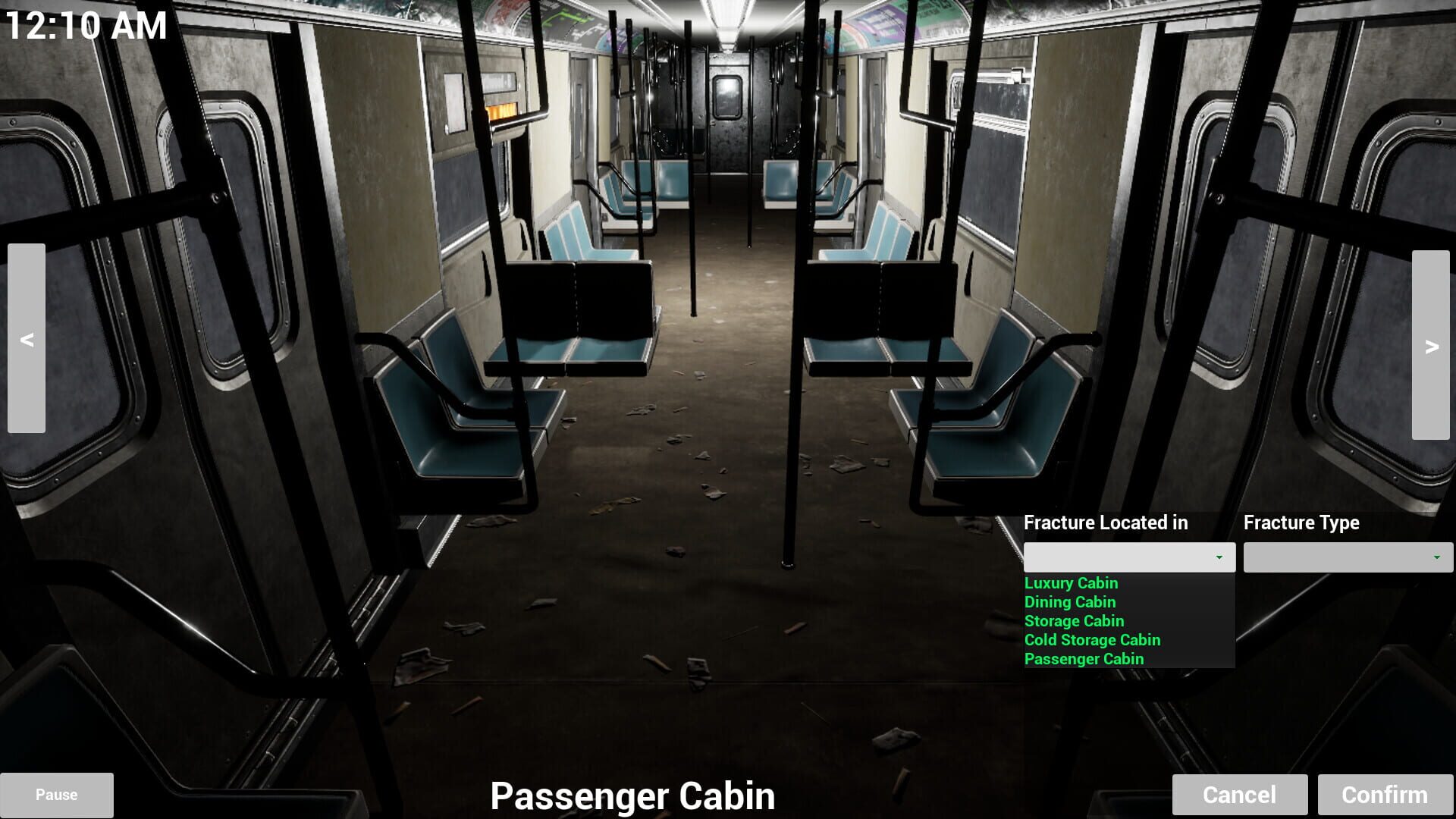Screen dimensions: 1456x819
Task: Pick Passenger Cabin from the dropdown list
Action: pyautogui.click(x=1084, y=658)
